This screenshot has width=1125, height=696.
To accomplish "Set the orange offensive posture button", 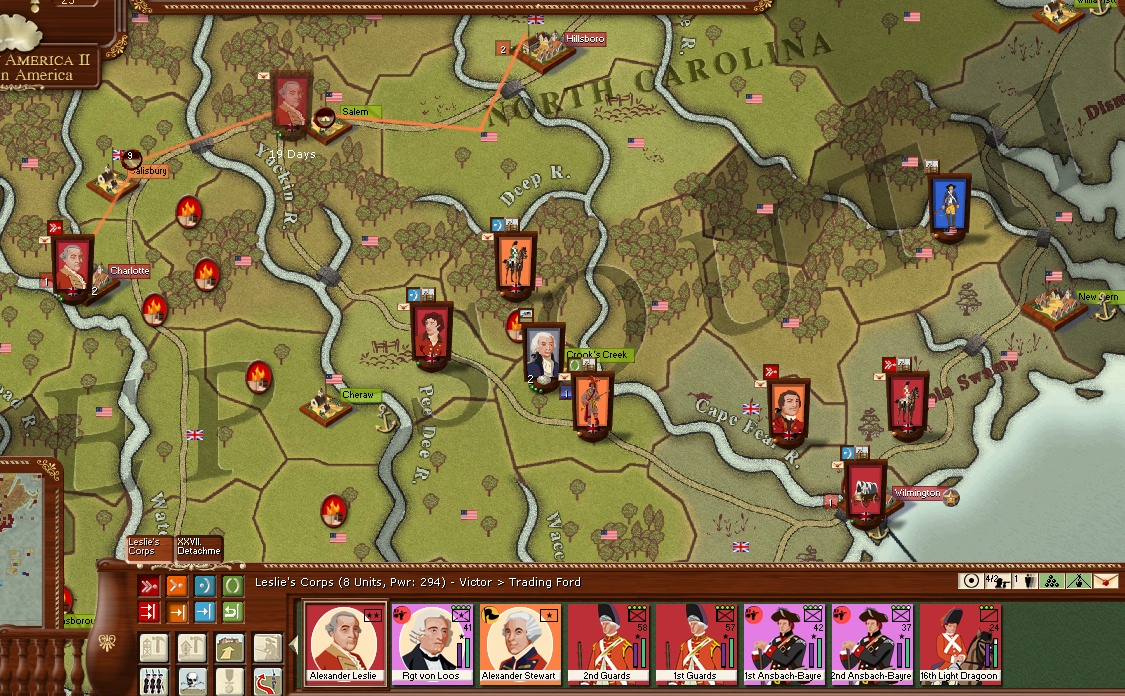I will pos(176,585).
